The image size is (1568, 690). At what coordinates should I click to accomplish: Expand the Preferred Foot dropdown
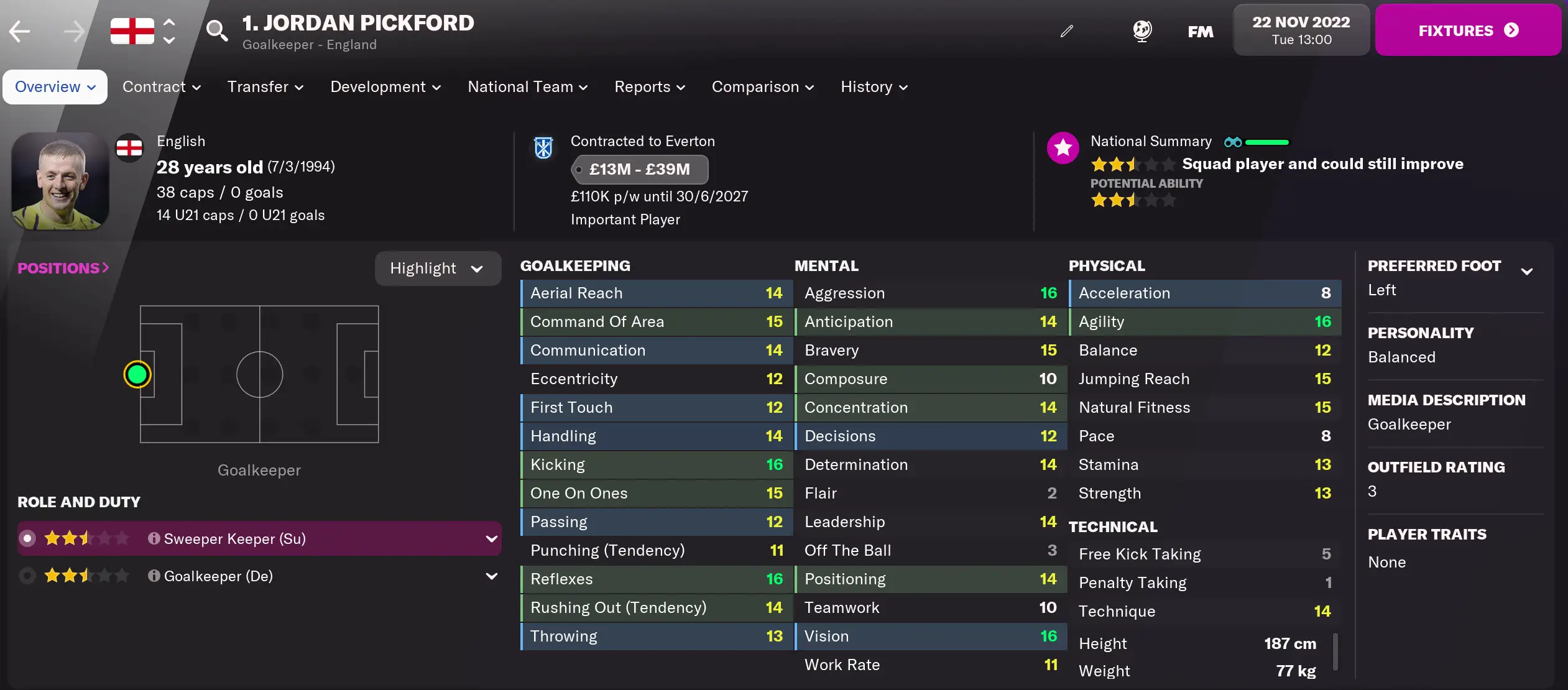[1528, 270]
